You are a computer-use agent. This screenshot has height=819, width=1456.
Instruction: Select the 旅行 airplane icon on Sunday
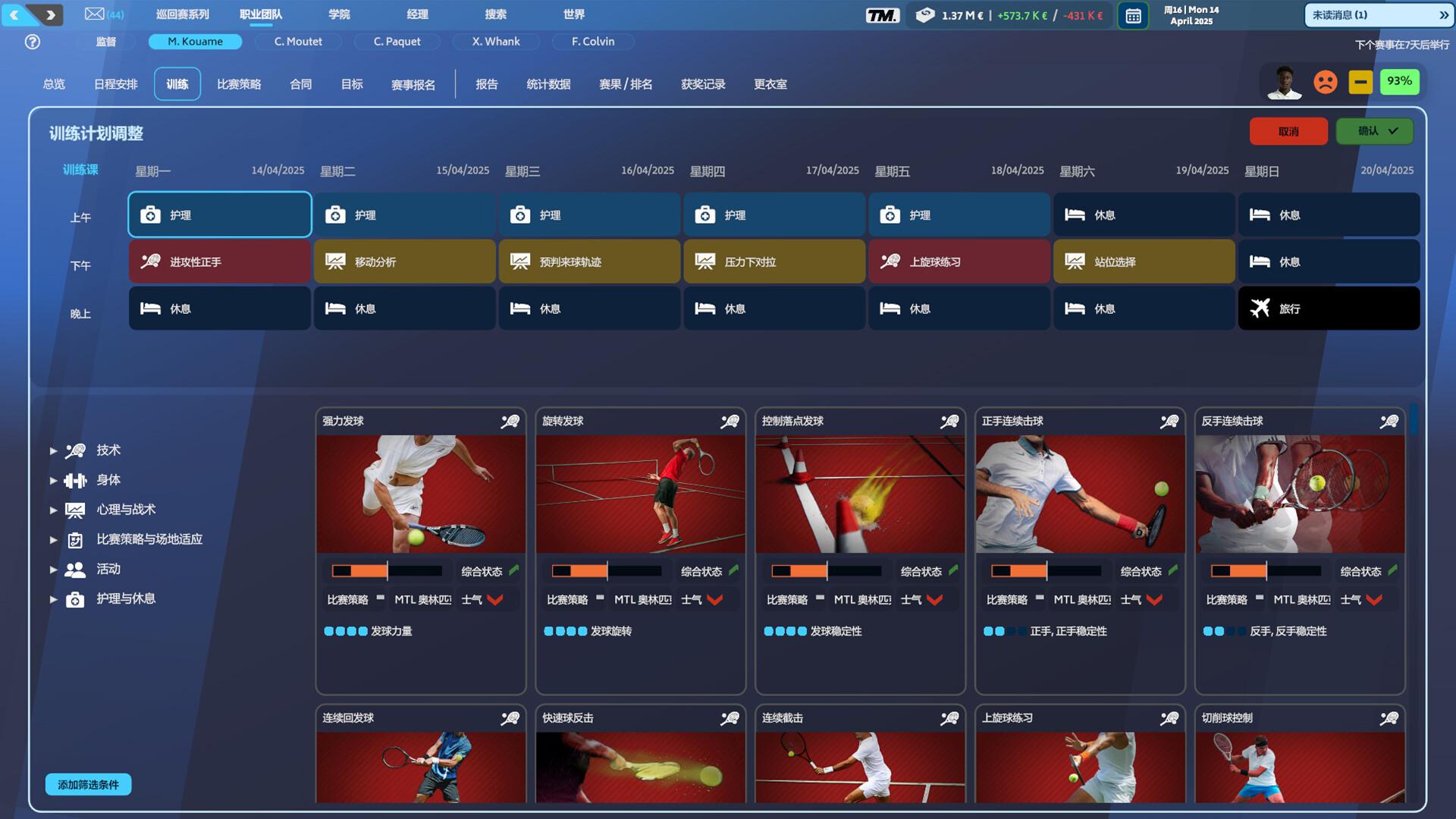1260,309
